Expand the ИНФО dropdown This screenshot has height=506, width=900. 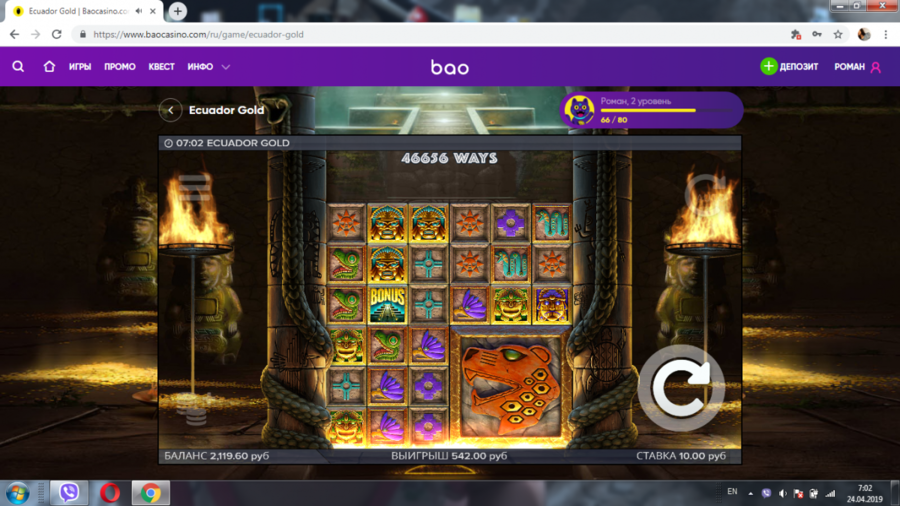(209, 67)
